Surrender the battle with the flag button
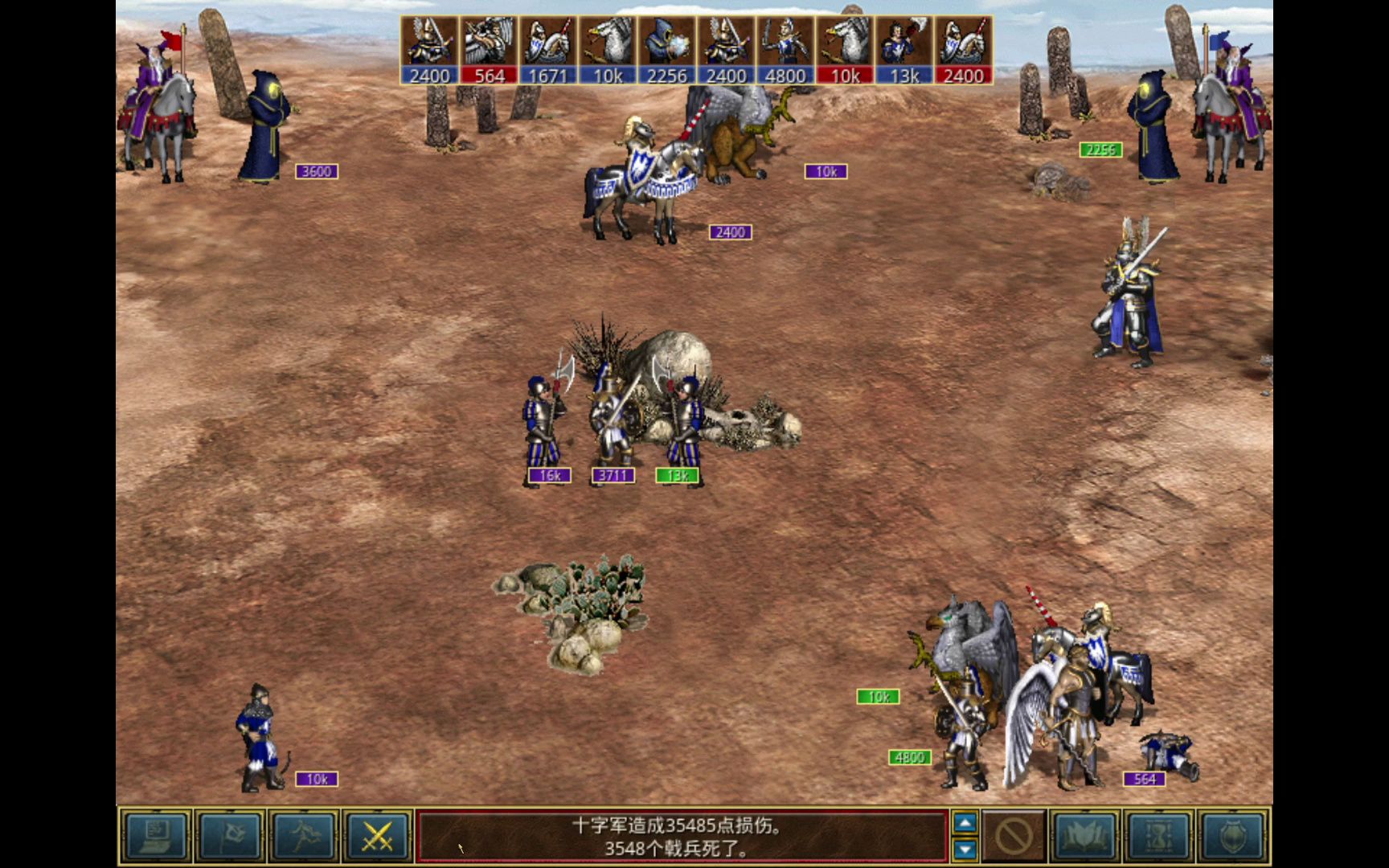The width and height of the screenshot is (1389, 868). [x=230, y=837]
